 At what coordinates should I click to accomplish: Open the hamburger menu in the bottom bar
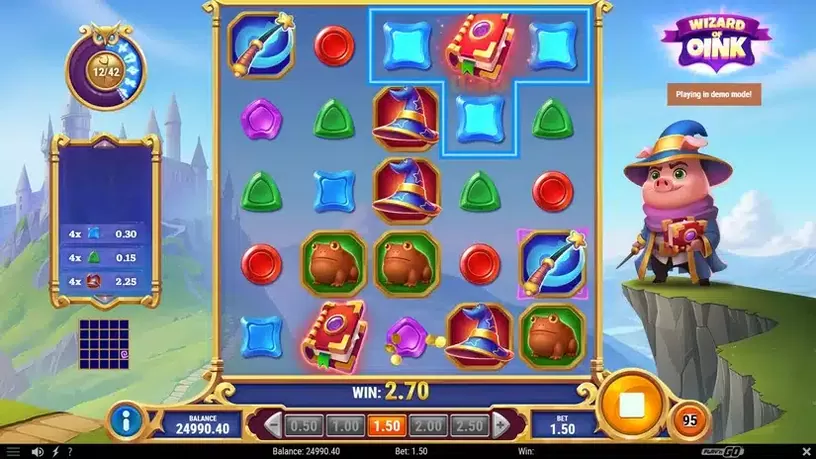tap(15, 452)
